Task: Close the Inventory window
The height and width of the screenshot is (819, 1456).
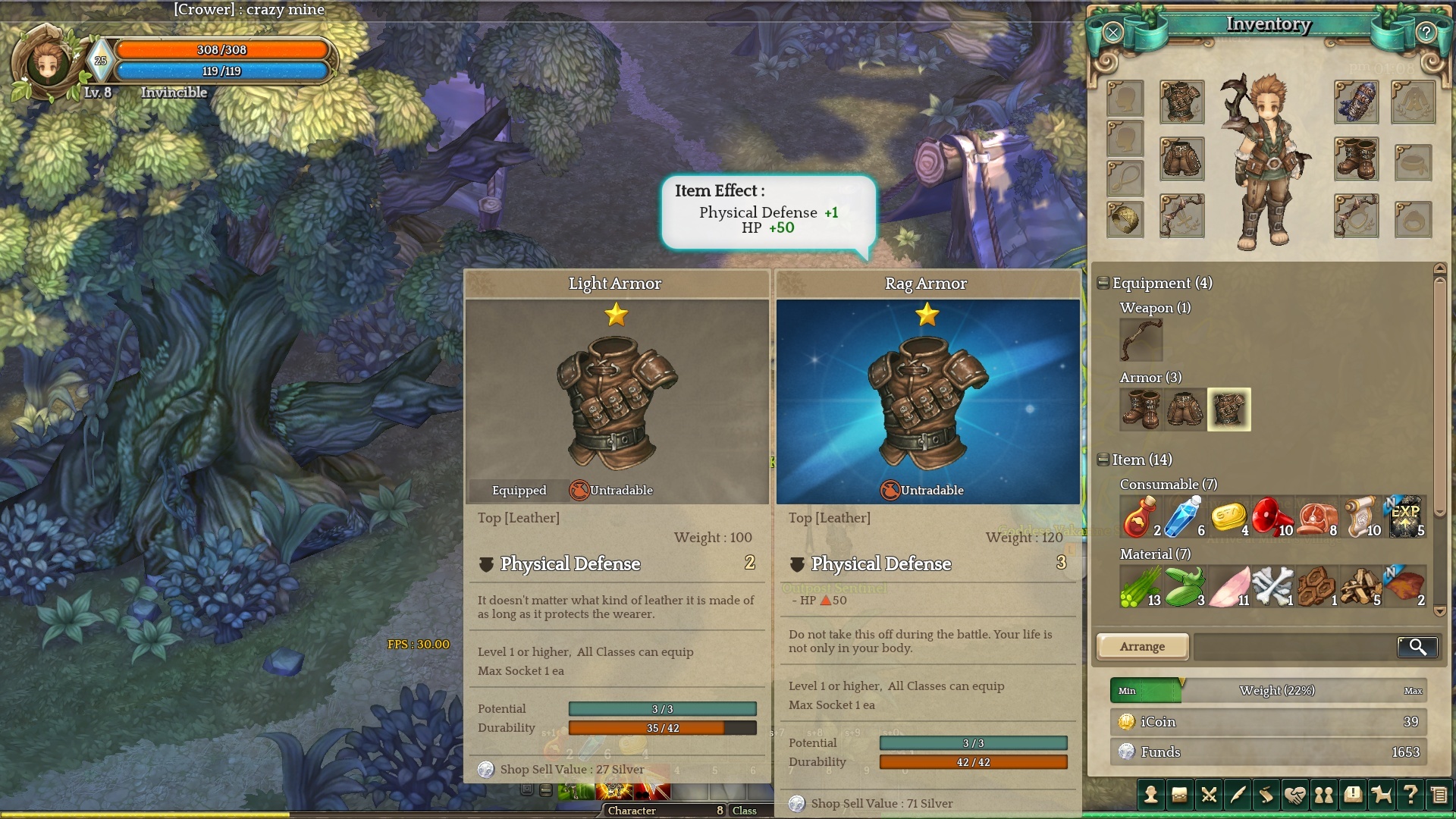Action: coord(1112,32)
